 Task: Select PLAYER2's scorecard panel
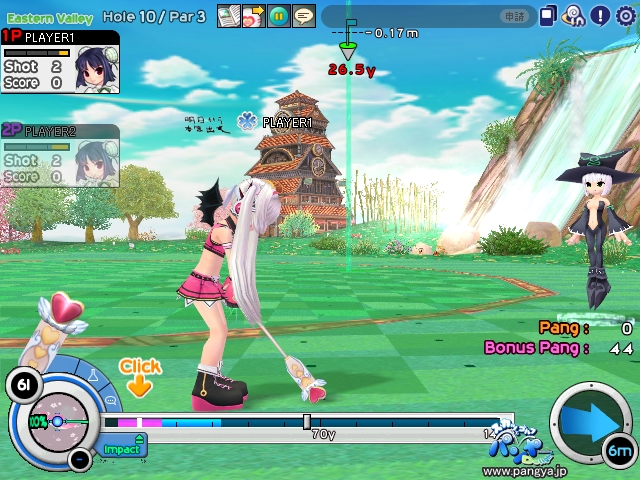(60, 155)
